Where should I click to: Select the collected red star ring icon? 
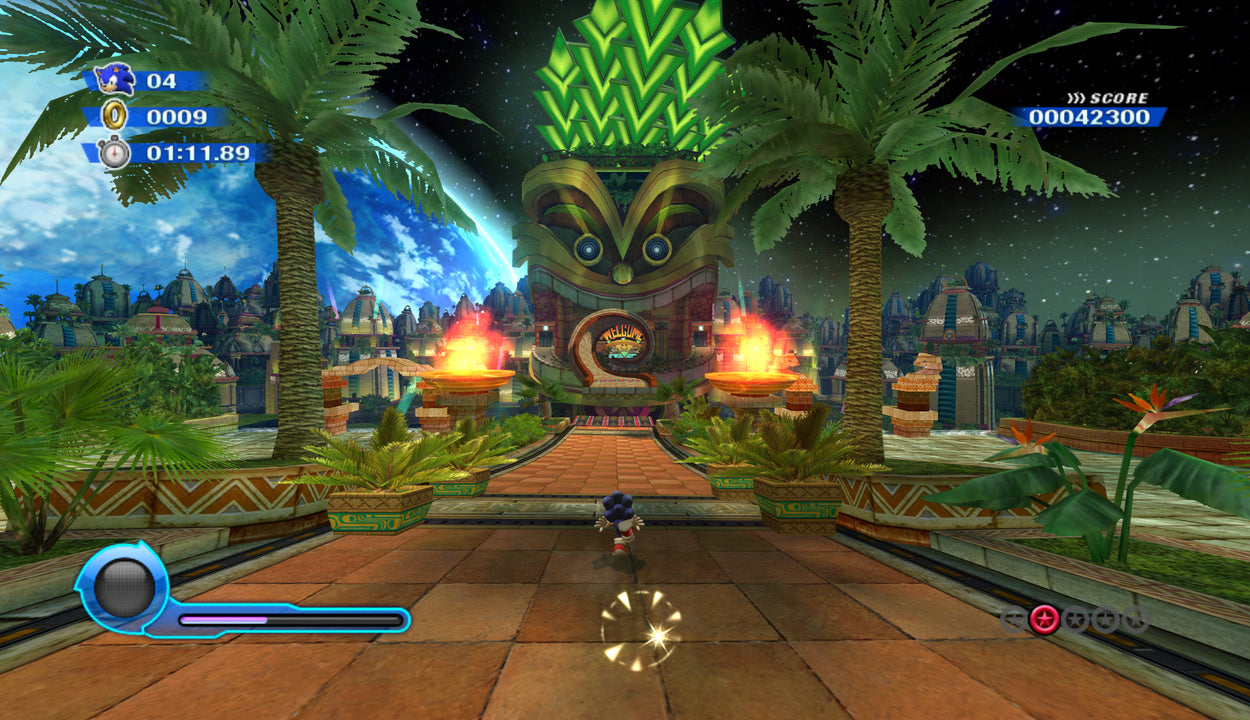click(1044, 619)
